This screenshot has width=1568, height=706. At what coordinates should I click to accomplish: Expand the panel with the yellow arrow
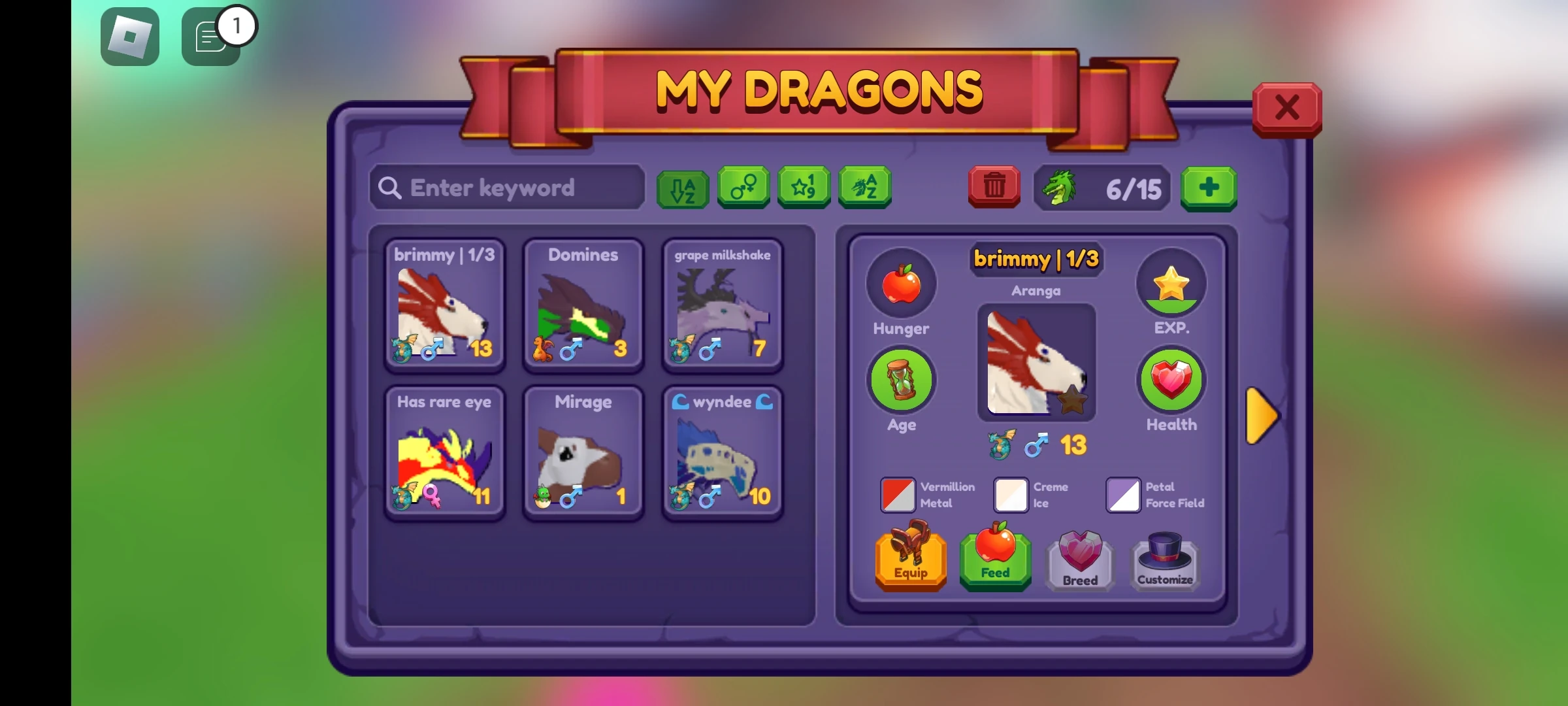[1262, 414]
